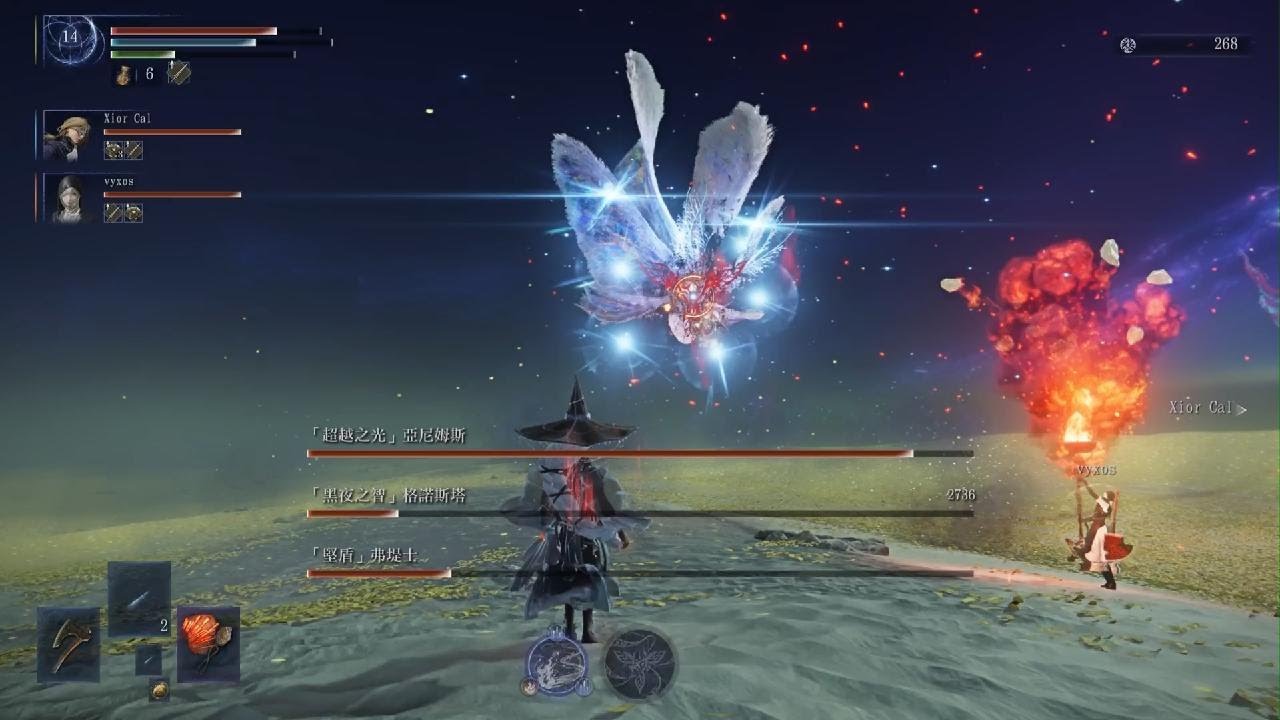This screenshot has height=720, width=1280.
Task: Select the small golden item slot
Action: pos(159,689)
